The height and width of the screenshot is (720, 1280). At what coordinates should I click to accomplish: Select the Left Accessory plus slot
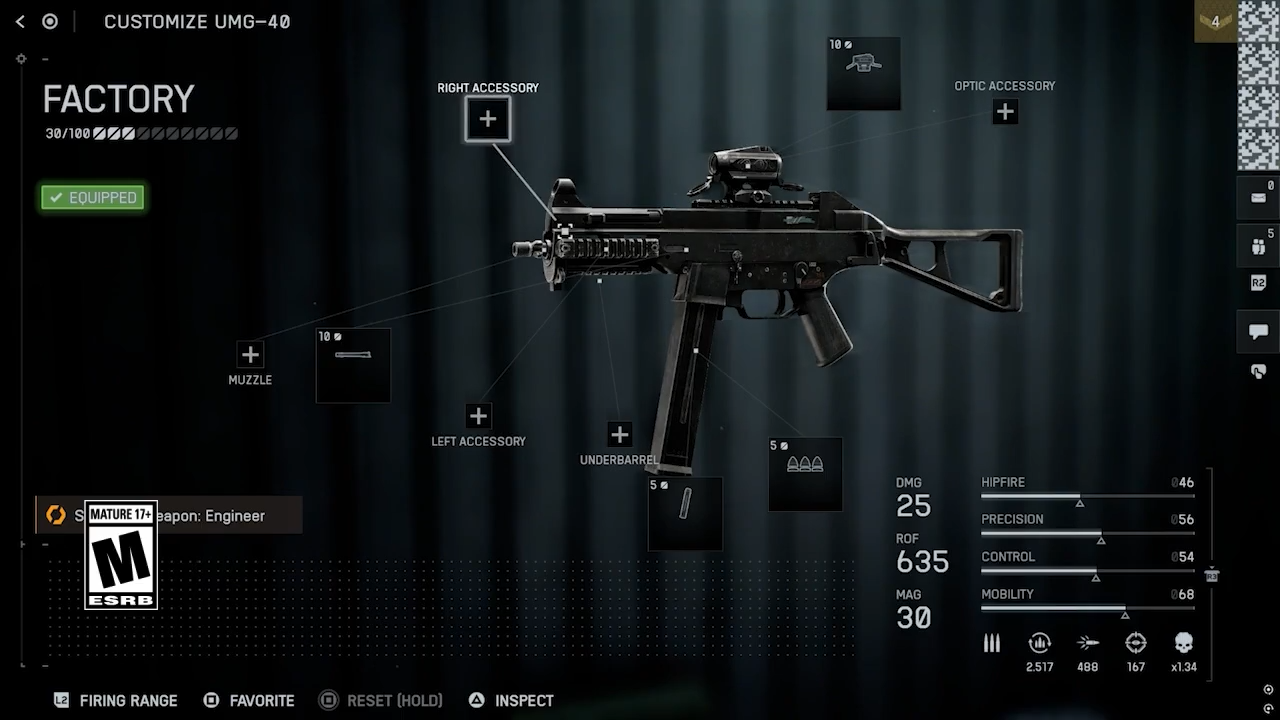tap(478, 416)
